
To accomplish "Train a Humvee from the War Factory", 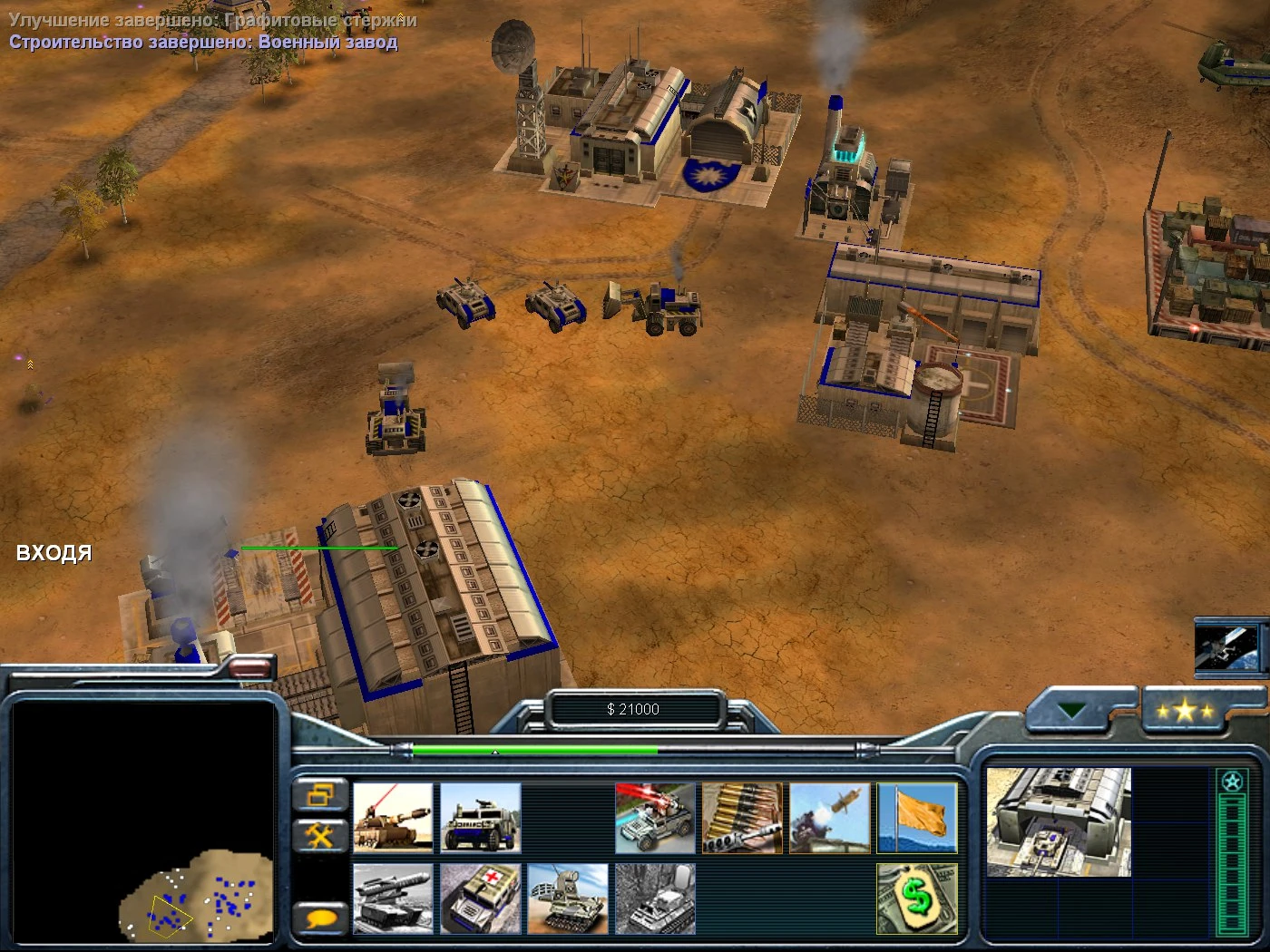I will pos(479,816).
